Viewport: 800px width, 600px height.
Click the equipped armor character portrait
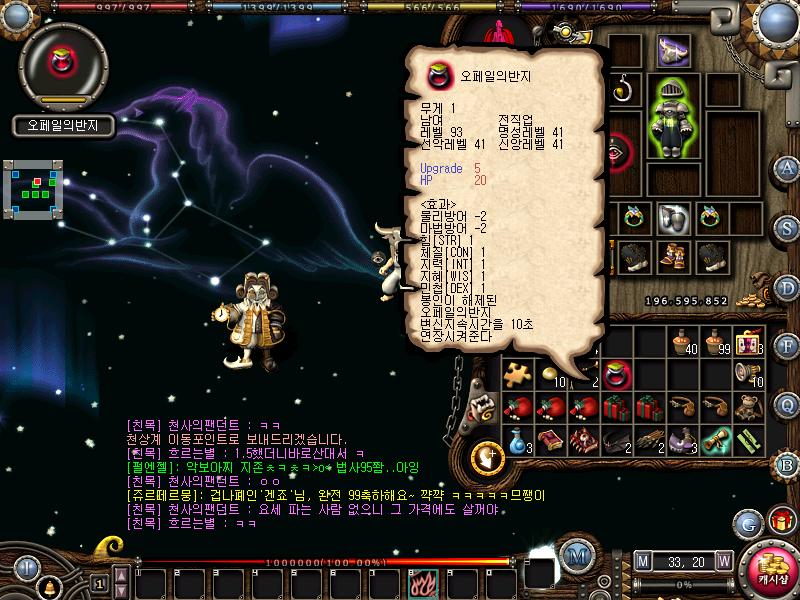point(672,117)
